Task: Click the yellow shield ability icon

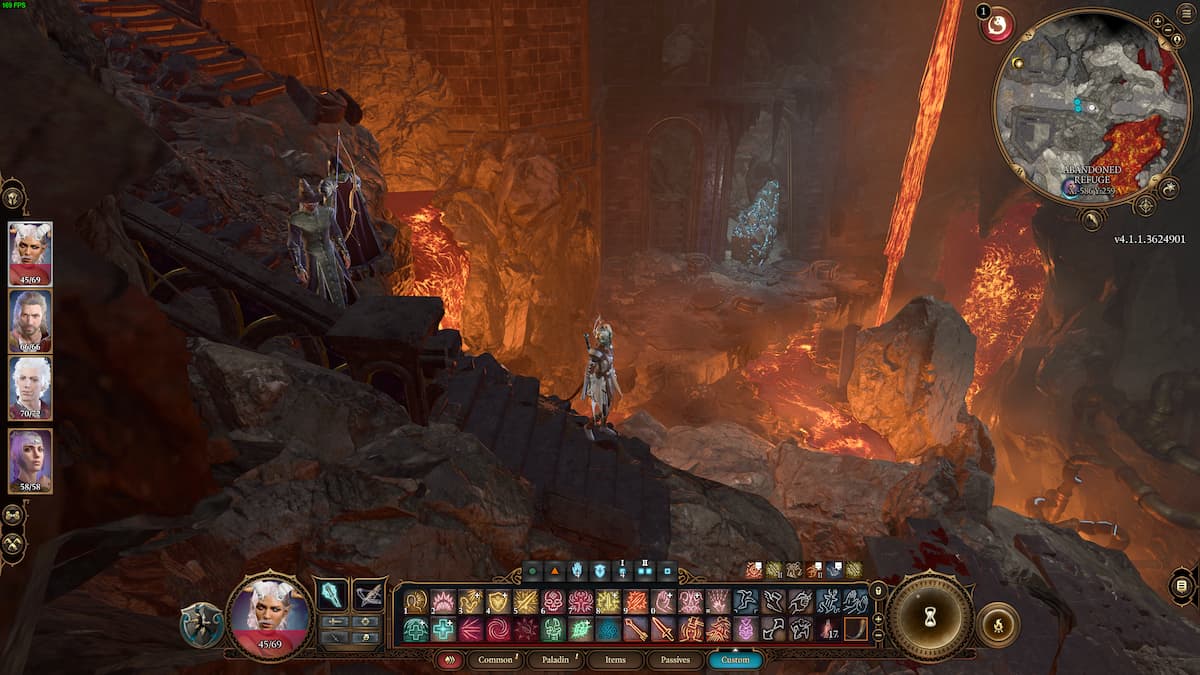Action: 498,601
